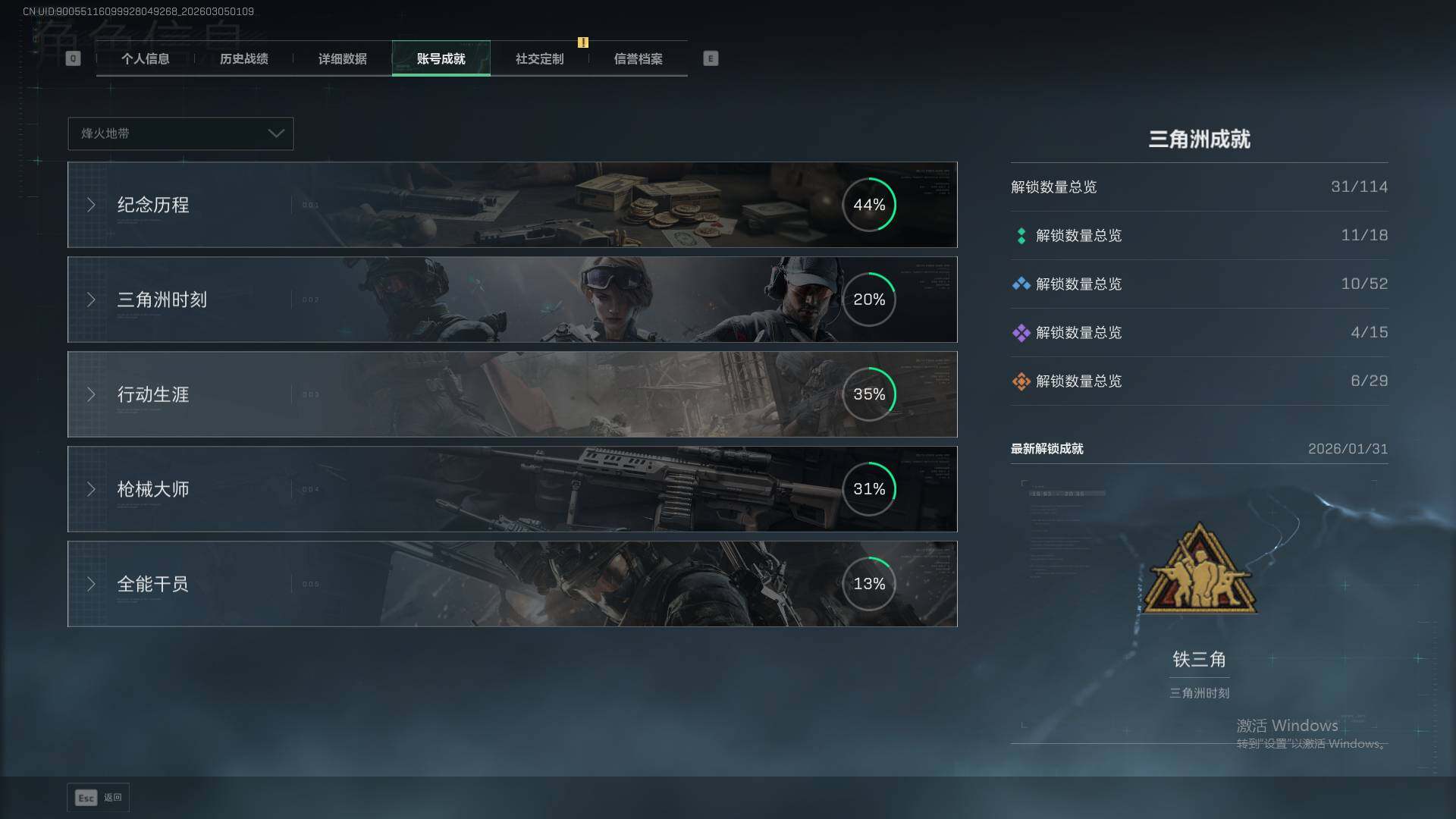
Task: Click the 返回 back button
Action: 99,798
